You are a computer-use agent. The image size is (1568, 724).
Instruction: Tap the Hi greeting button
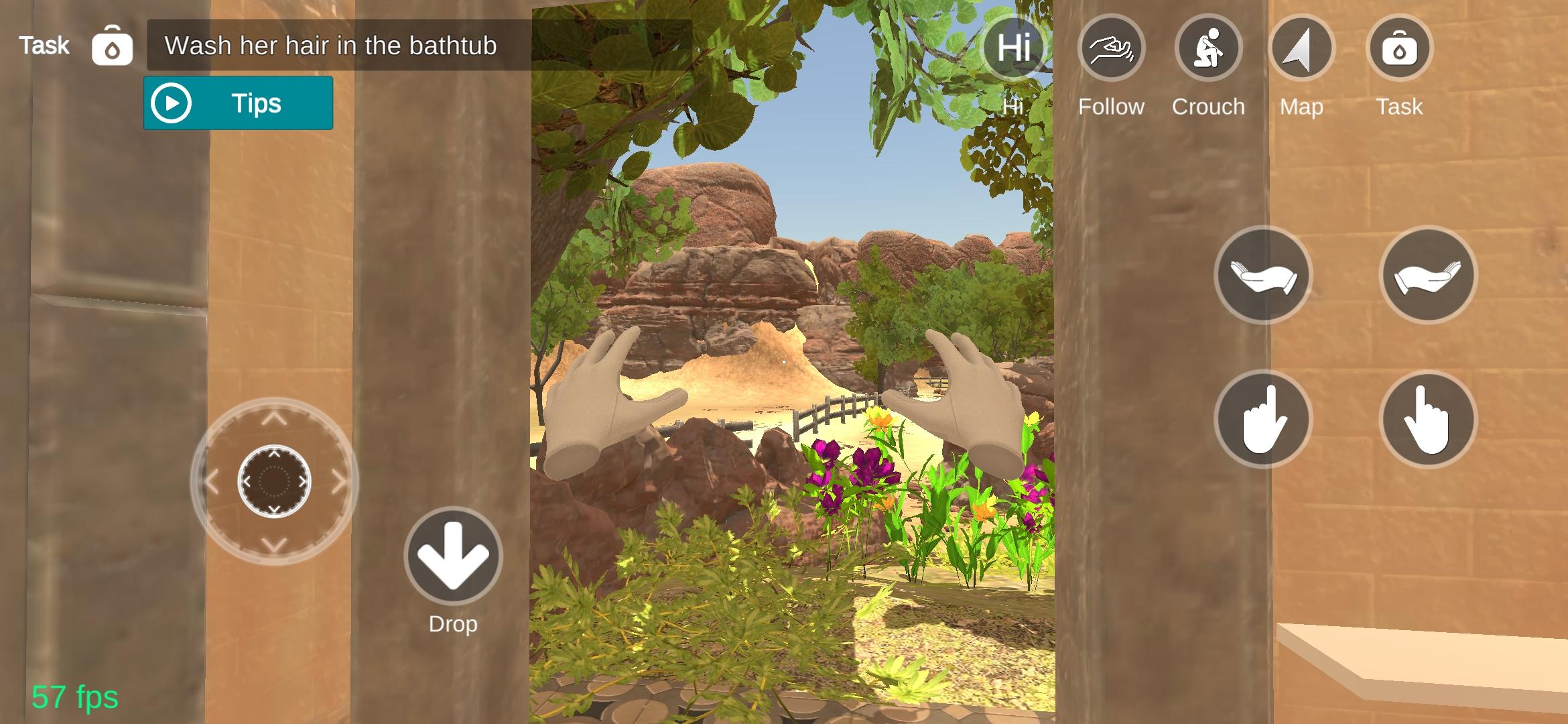[1013, 47]
